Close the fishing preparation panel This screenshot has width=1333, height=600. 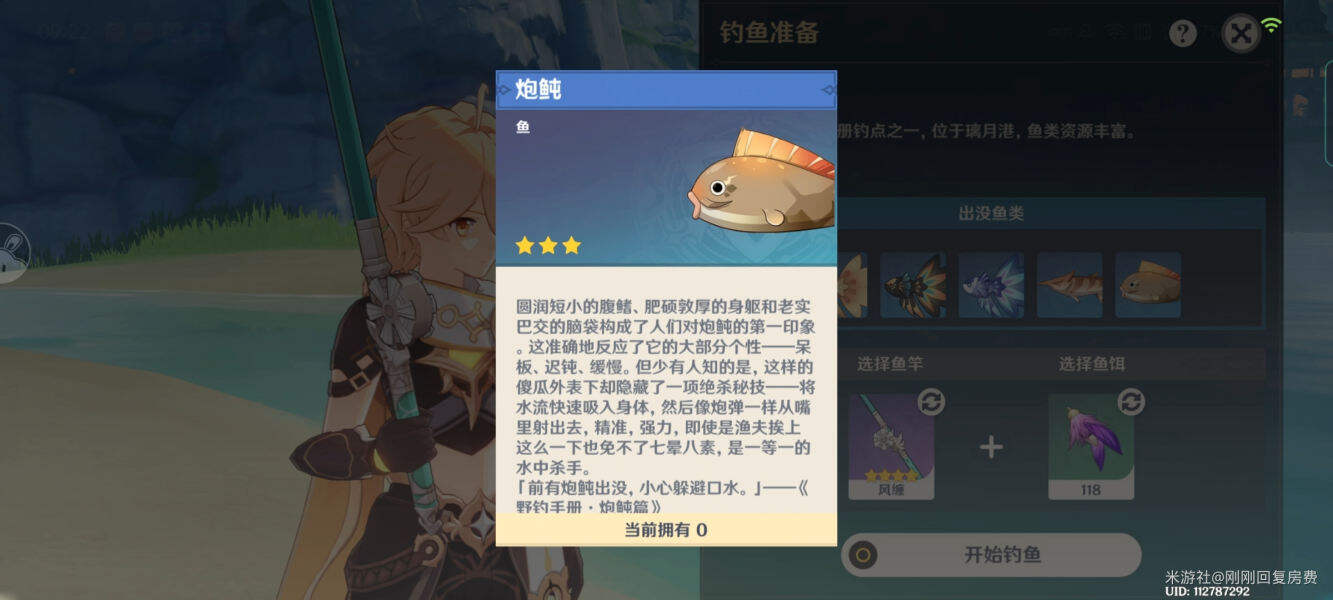point(1241,34)
